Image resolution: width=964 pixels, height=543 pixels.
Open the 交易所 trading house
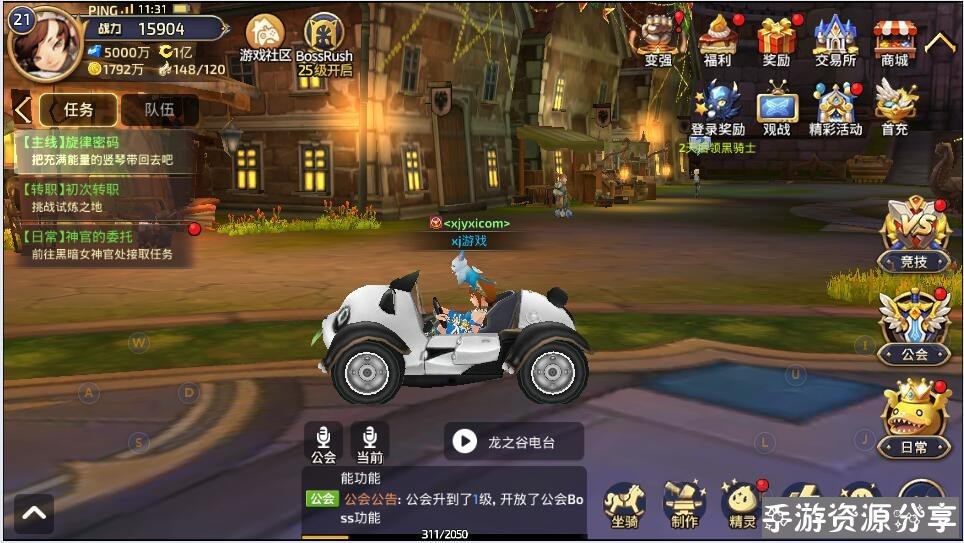click(835, 40)
